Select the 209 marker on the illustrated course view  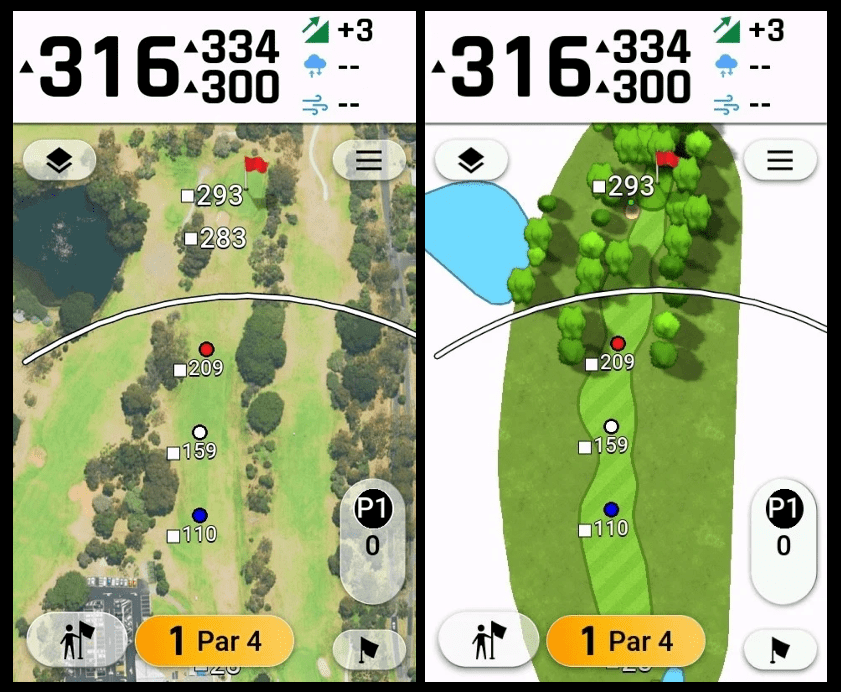tap(610, 363)
